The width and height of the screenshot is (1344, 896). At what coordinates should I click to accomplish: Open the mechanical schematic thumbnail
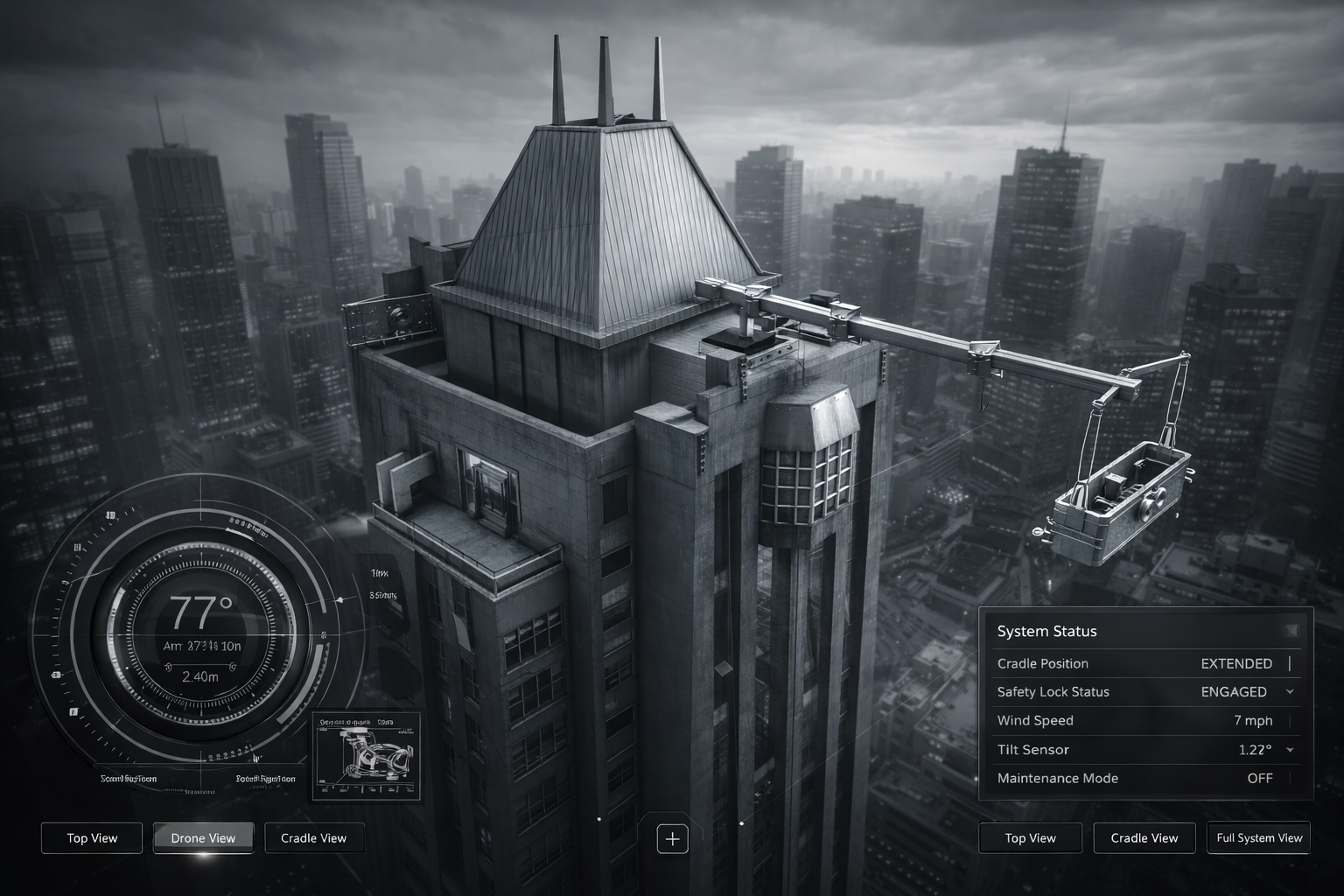[x=367, y=756]
